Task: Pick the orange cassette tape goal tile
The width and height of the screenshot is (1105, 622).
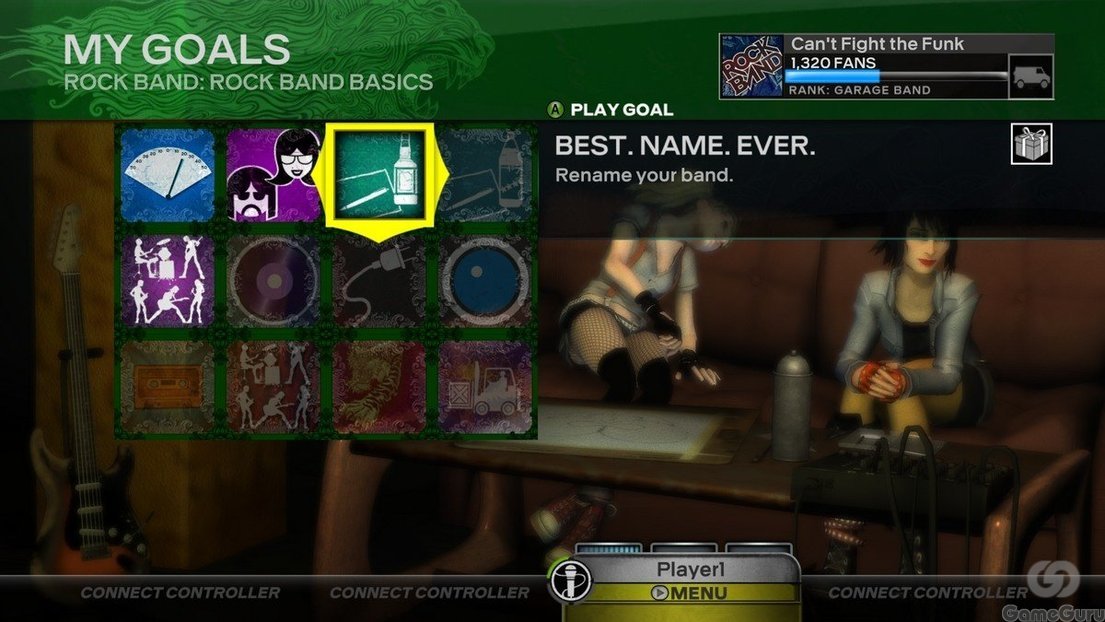Action: pos(168,387)
